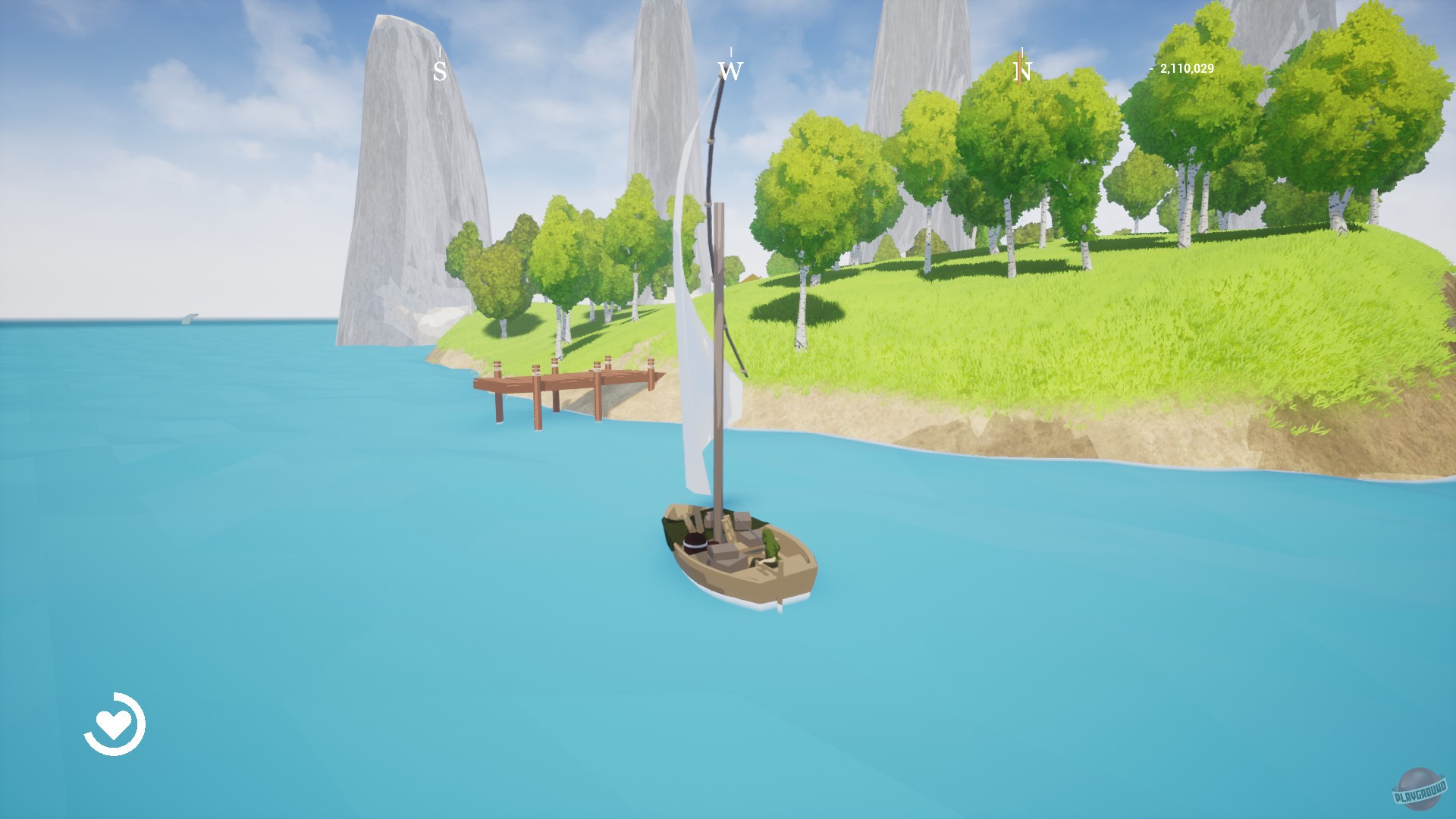The image size is (1456, 819).
Task: Click the heart health indicator icon
Action: pos(114,724)
